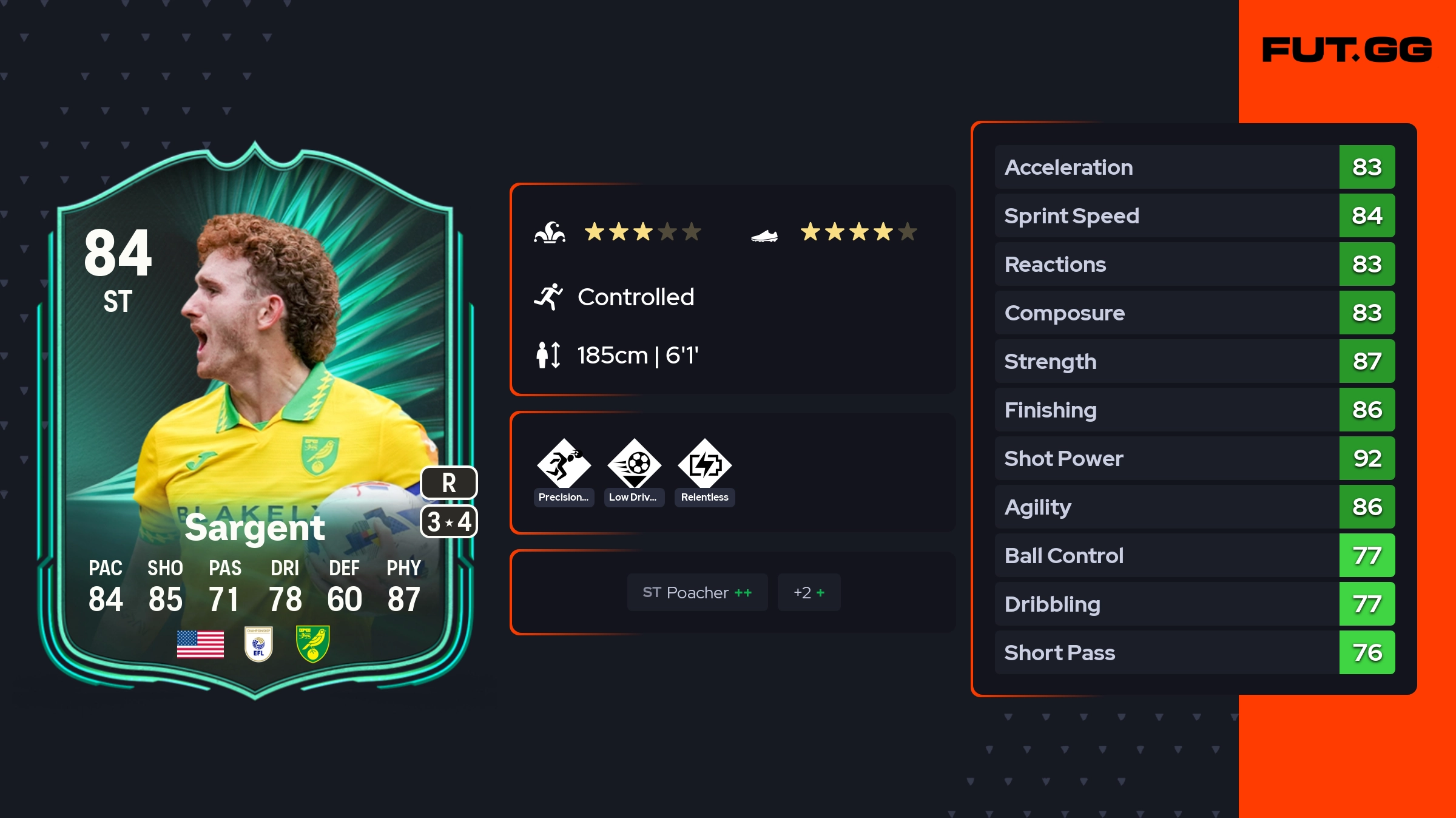Select the Shot Power stat row
The width and height of the screenshot is (1456, 818).
(1194, 458)
